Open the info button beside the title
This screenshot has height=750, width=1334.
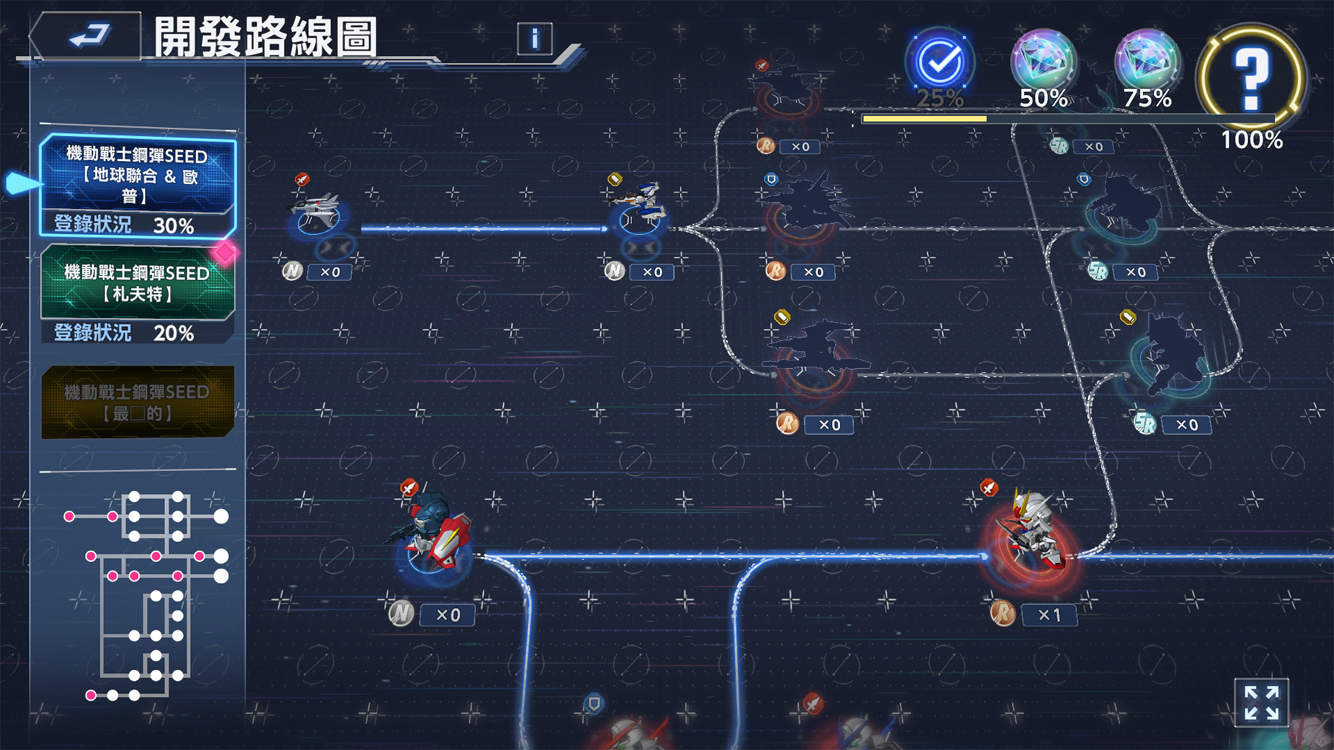click(x=535, y=39)
